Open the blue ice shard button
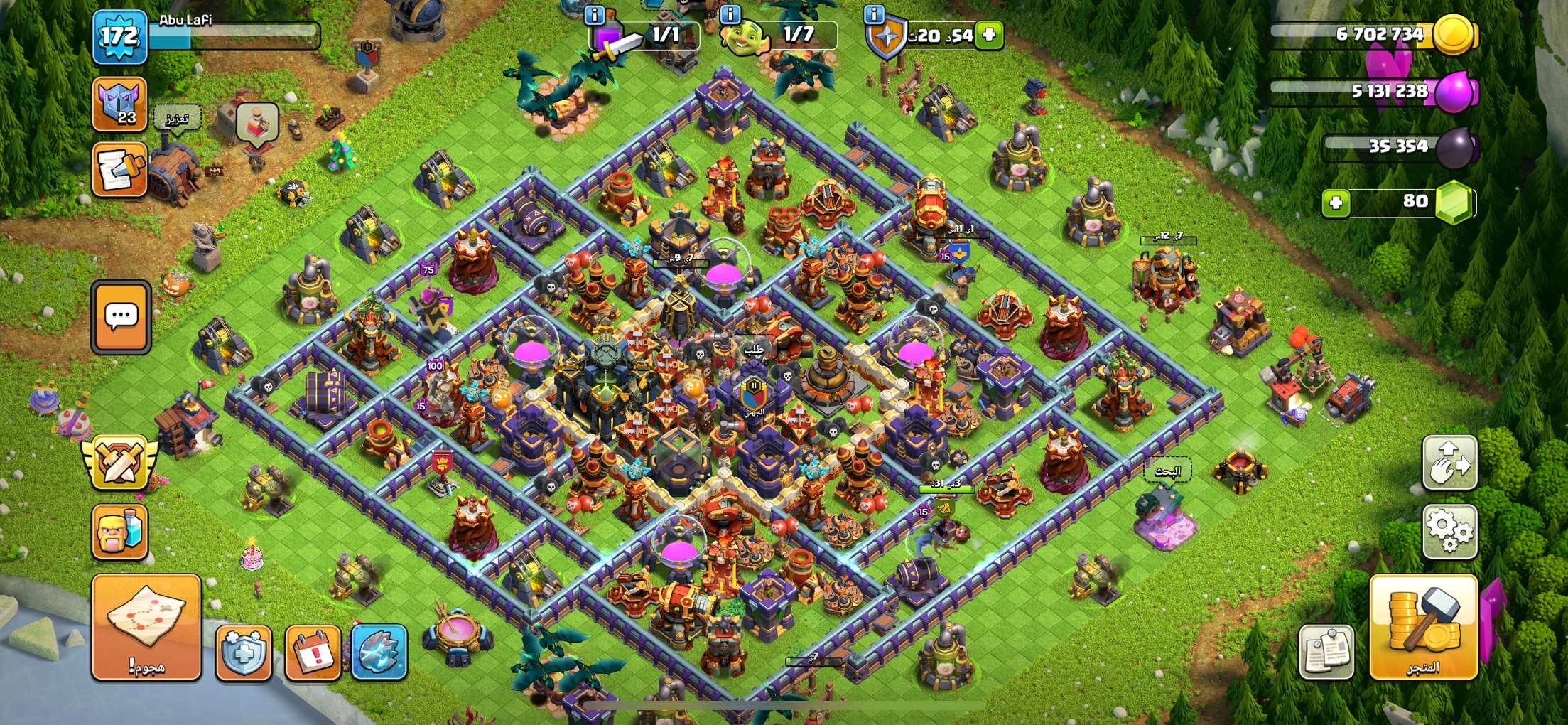The image size is (1568, 725). (379, 652)
